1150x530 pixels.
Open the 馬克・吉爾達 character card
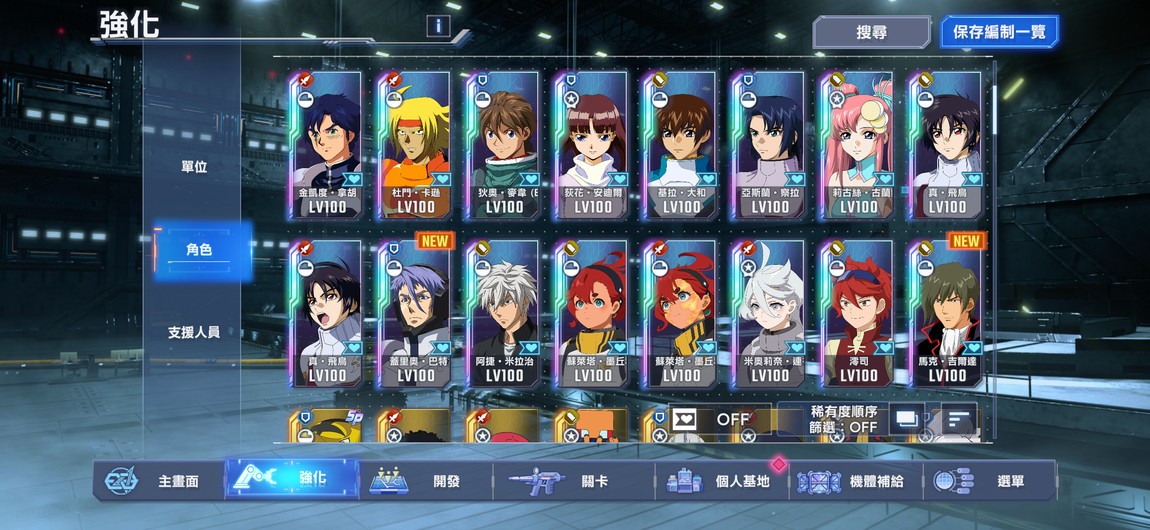point(946,312)
